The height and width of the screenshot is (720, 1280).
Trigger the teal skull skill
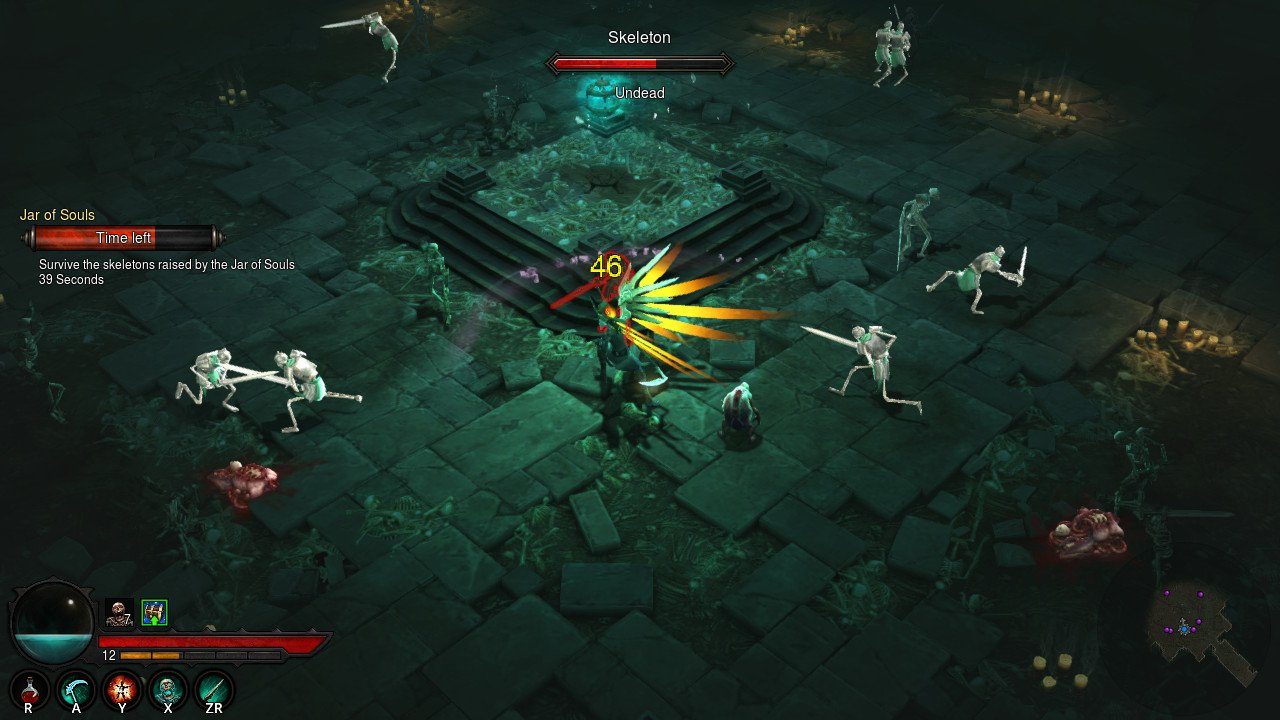[168, 689]
